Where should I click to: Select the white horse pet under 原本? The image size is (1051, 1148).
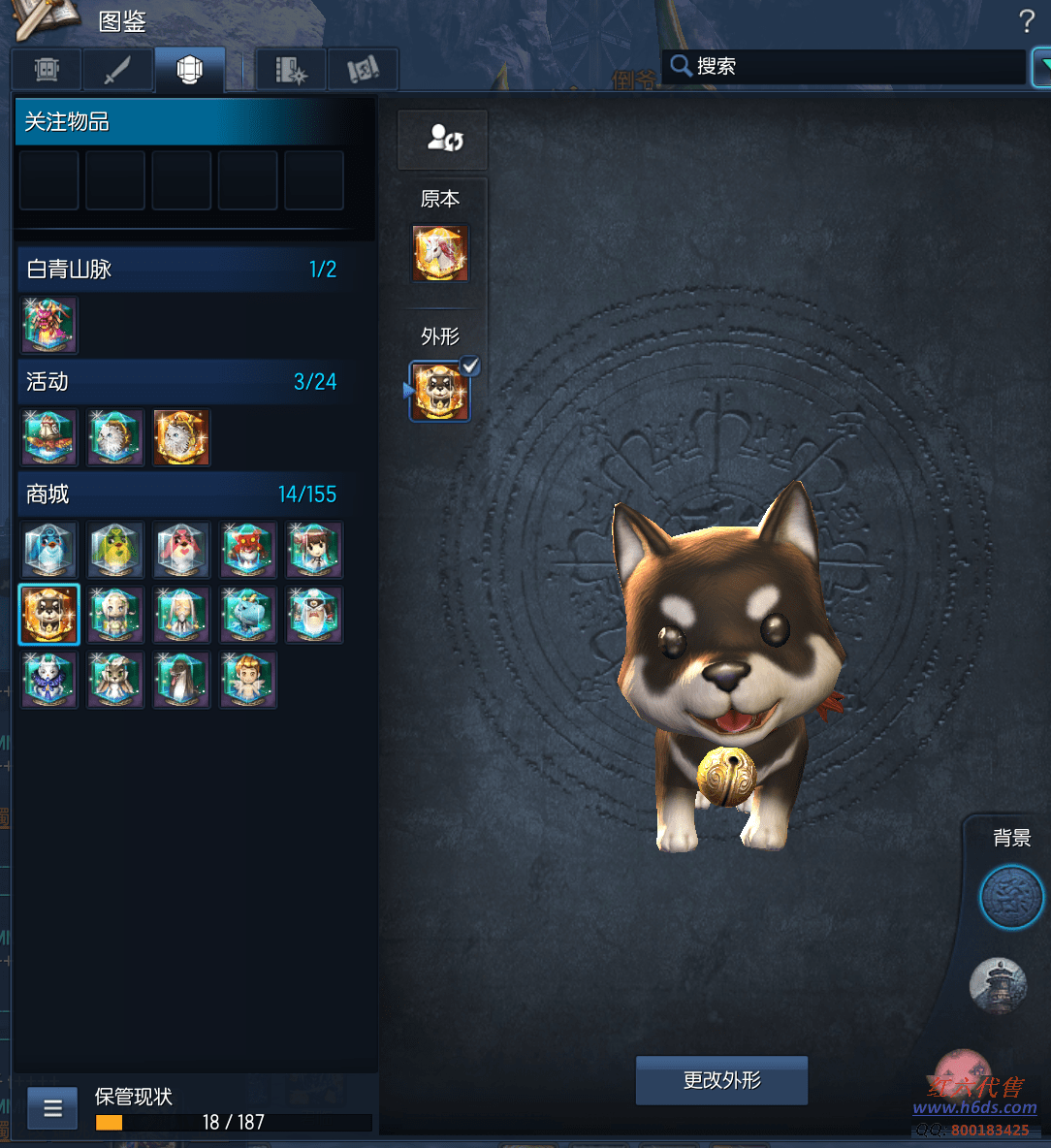[x=440, y=252]
